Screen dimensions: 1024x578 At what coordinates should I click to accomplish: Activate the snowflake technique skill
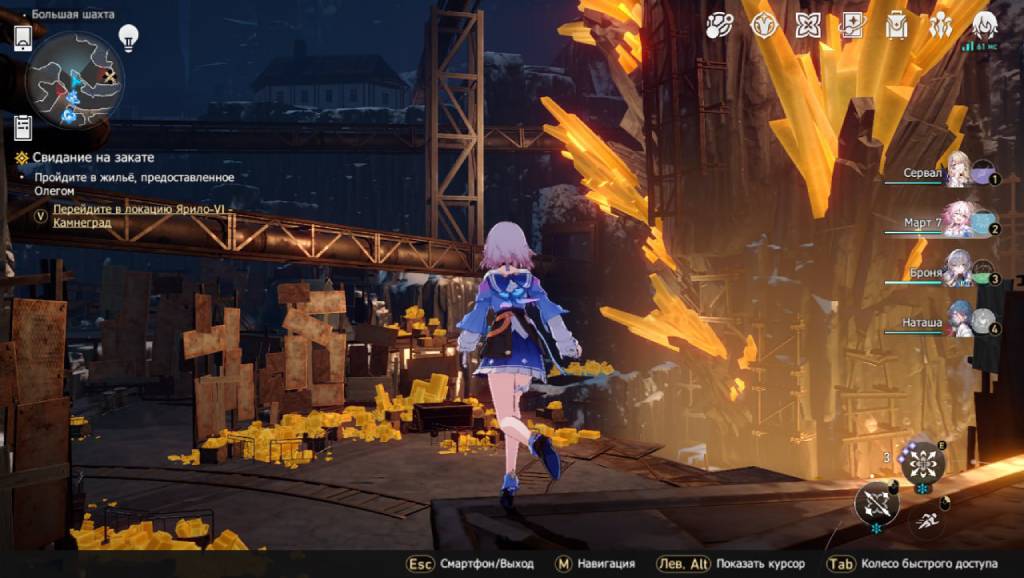point(922,463)
